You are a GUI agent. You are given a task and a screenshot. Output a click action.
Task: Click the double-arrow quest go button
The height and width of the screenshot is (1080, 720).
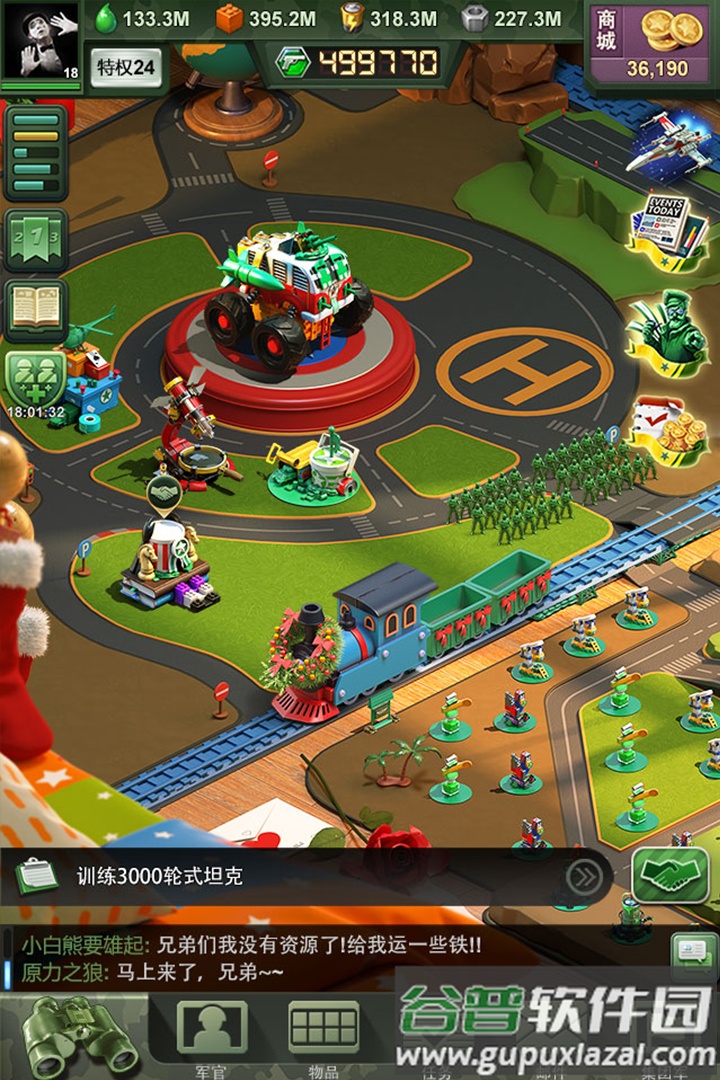pos(584,877)
